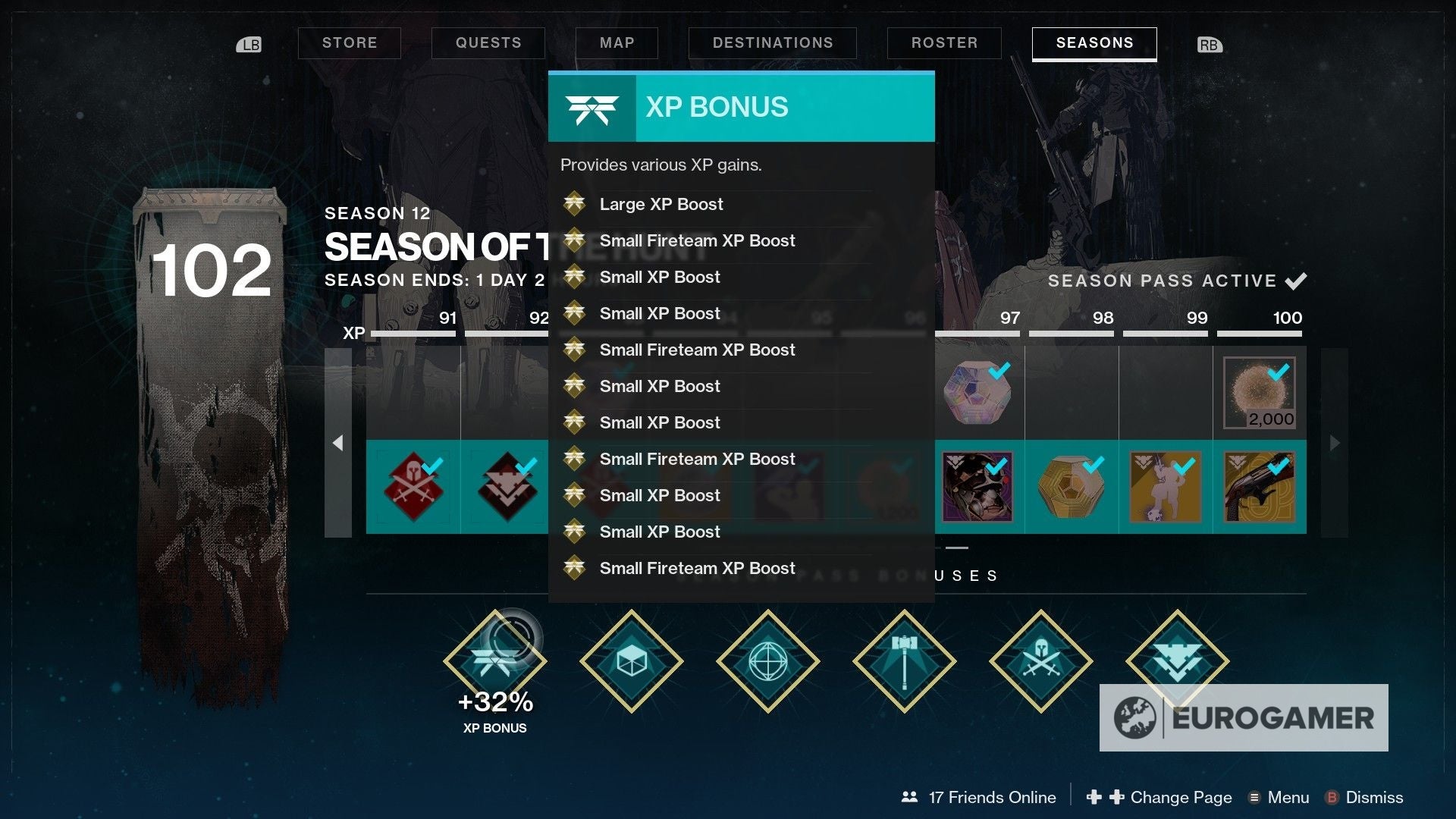
Task: Select the targeting reticle bonus diamond
Action: pos(767,661)
